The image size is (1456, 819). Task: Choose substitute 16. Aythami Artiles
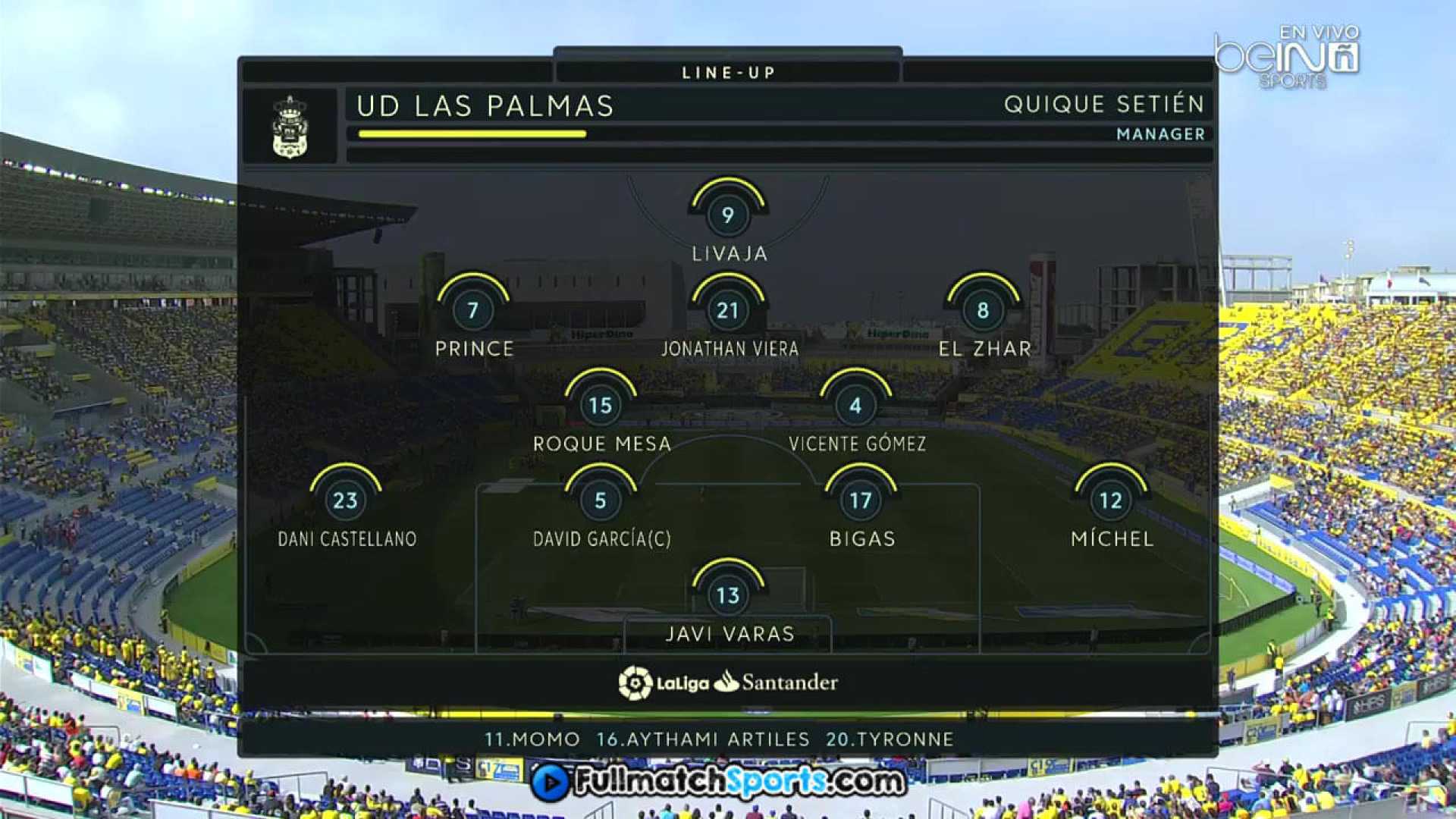[x=702, y=739]
